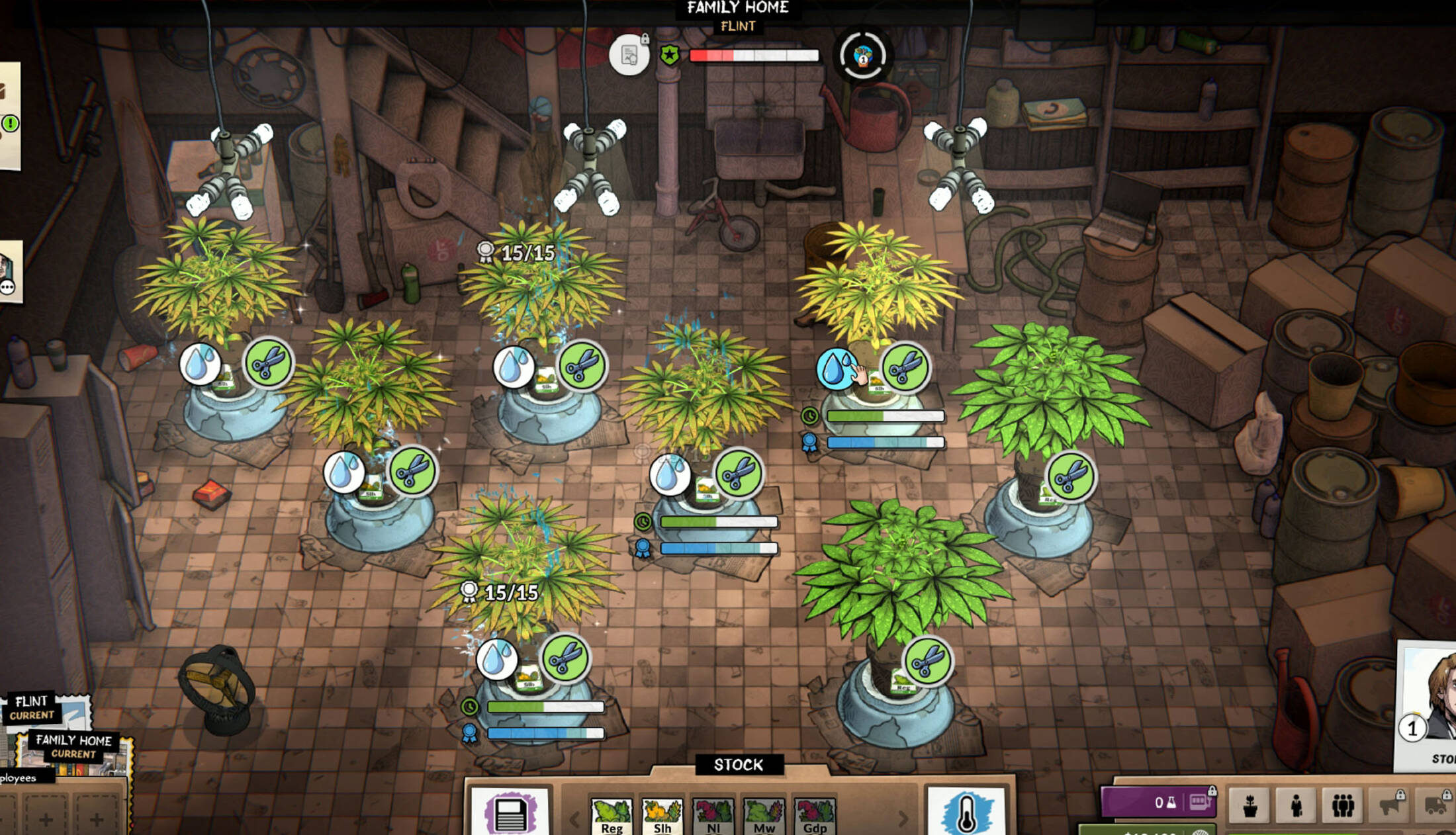Open the single person employee menu

click(x=1296, y=806)
